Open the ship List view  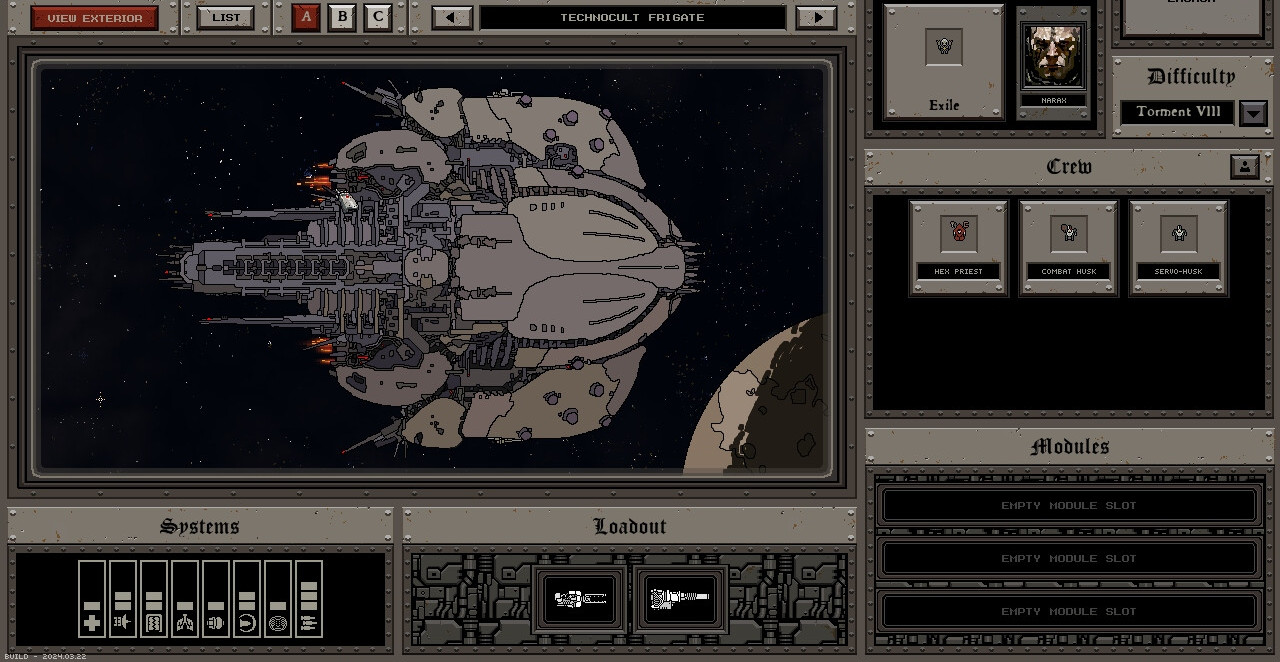(226, 18)
